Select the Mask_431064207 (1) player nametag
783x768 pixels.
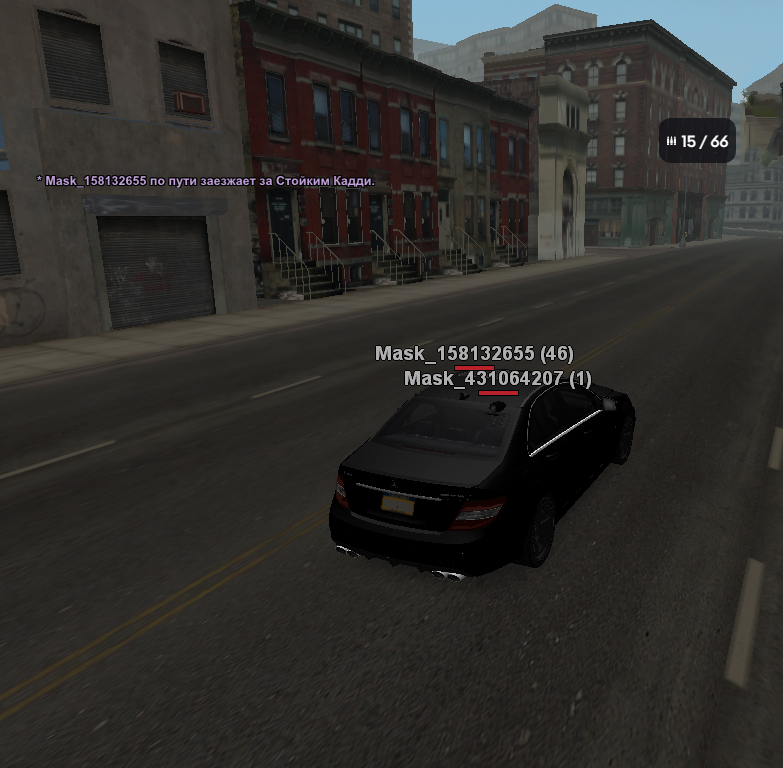pyautogui.click(x=497, y=380)
